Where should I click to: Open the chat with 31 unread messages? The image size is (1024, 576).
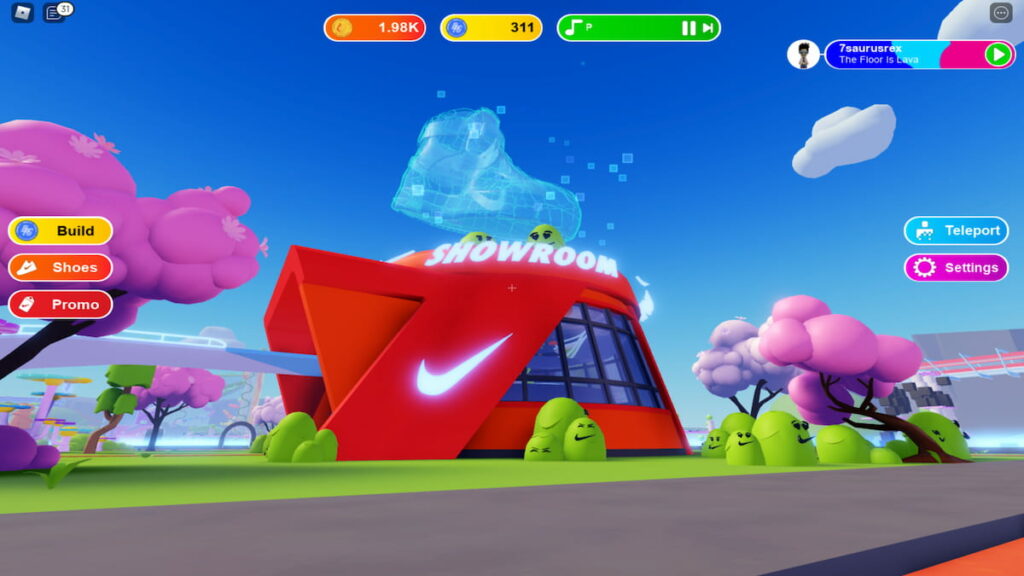(56, 13)
